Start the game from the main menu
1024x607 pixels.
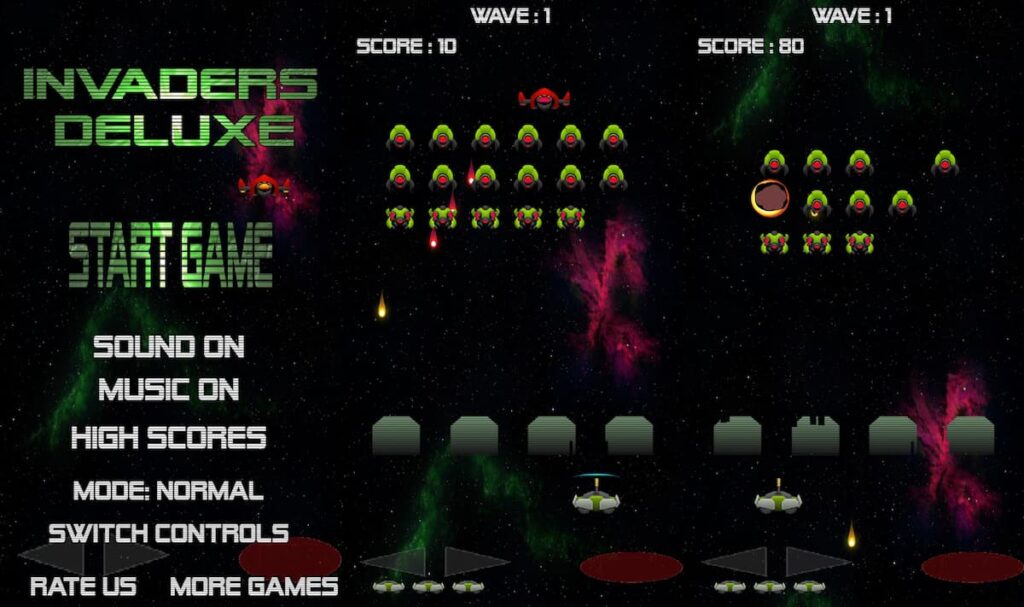click(x=171, y=255)
